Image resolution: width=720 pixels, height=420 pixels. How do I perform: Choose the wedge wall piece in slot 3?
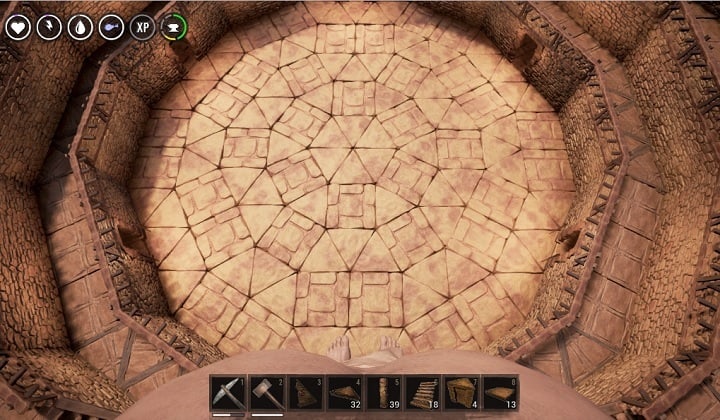[304, 393]
